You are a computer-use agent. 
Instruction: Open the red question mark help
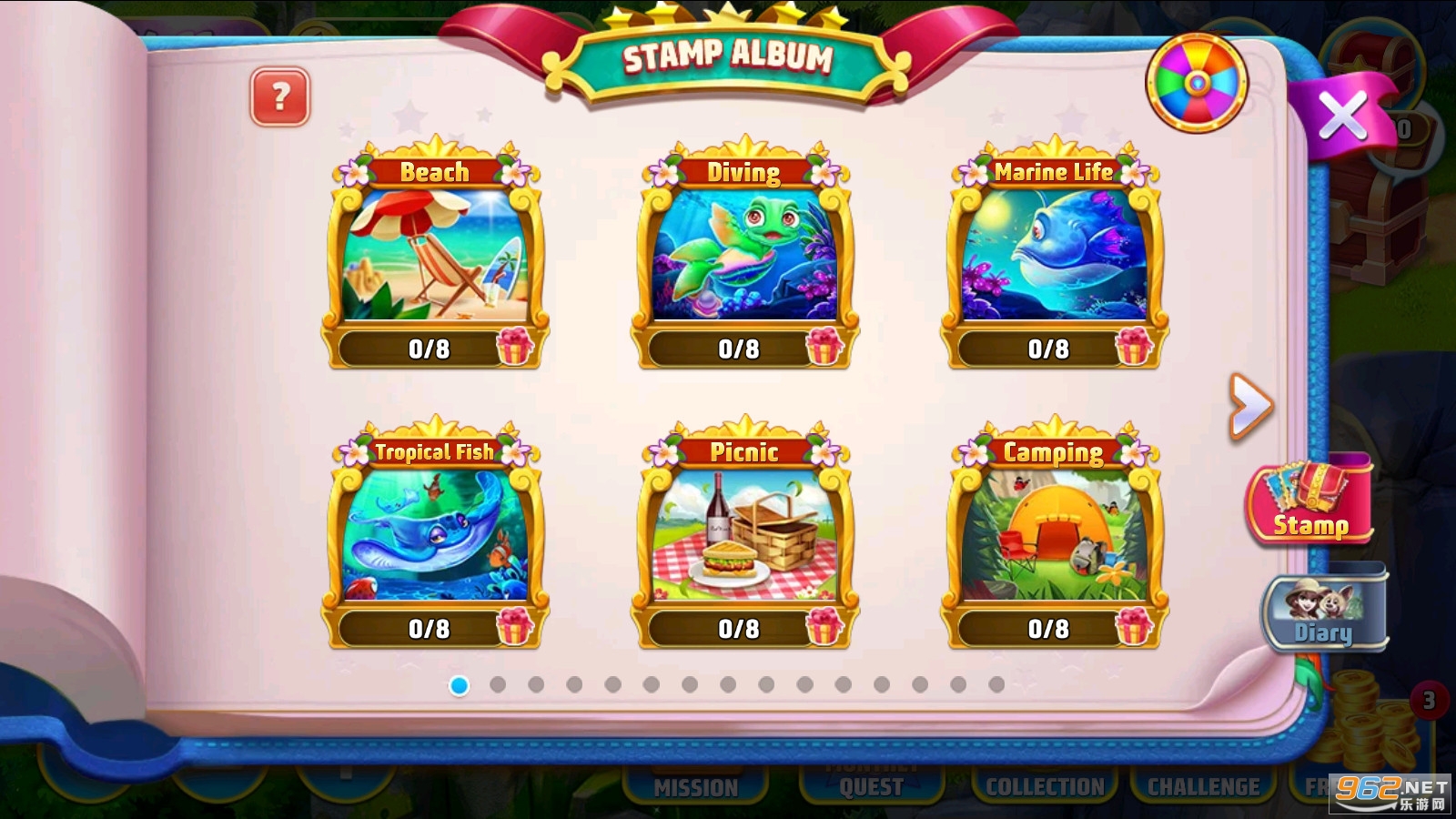tap(280, 96)
